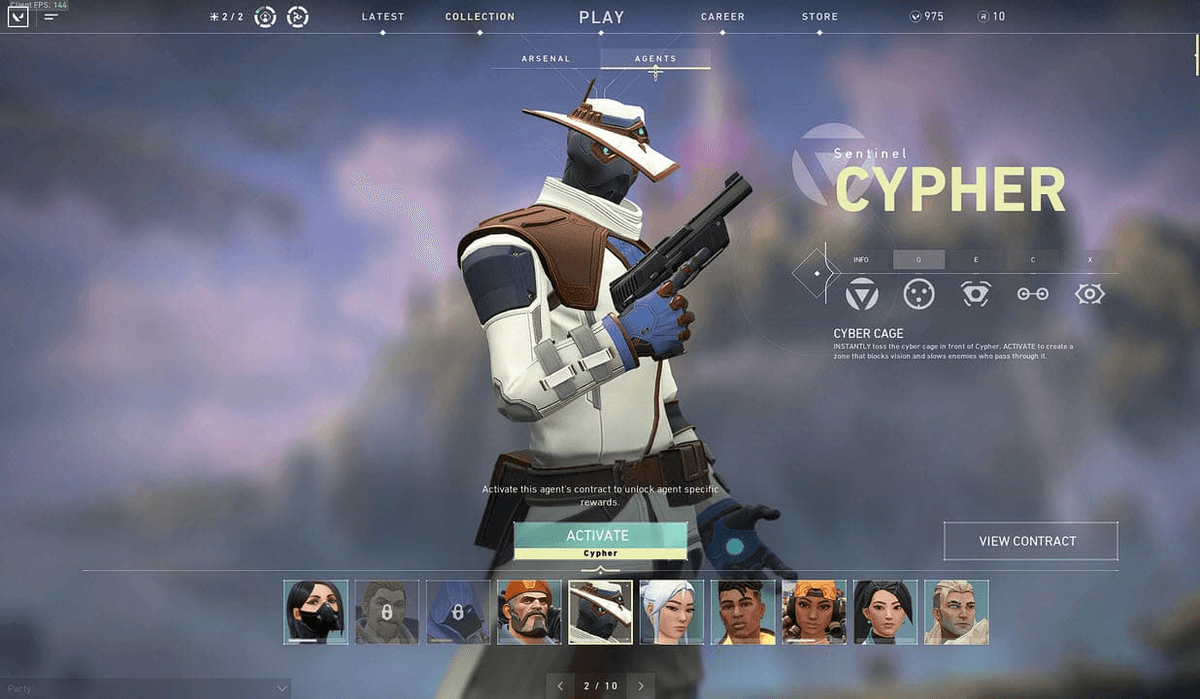Show the Collection page
1200x699 pixels.
tap(480, 17)
